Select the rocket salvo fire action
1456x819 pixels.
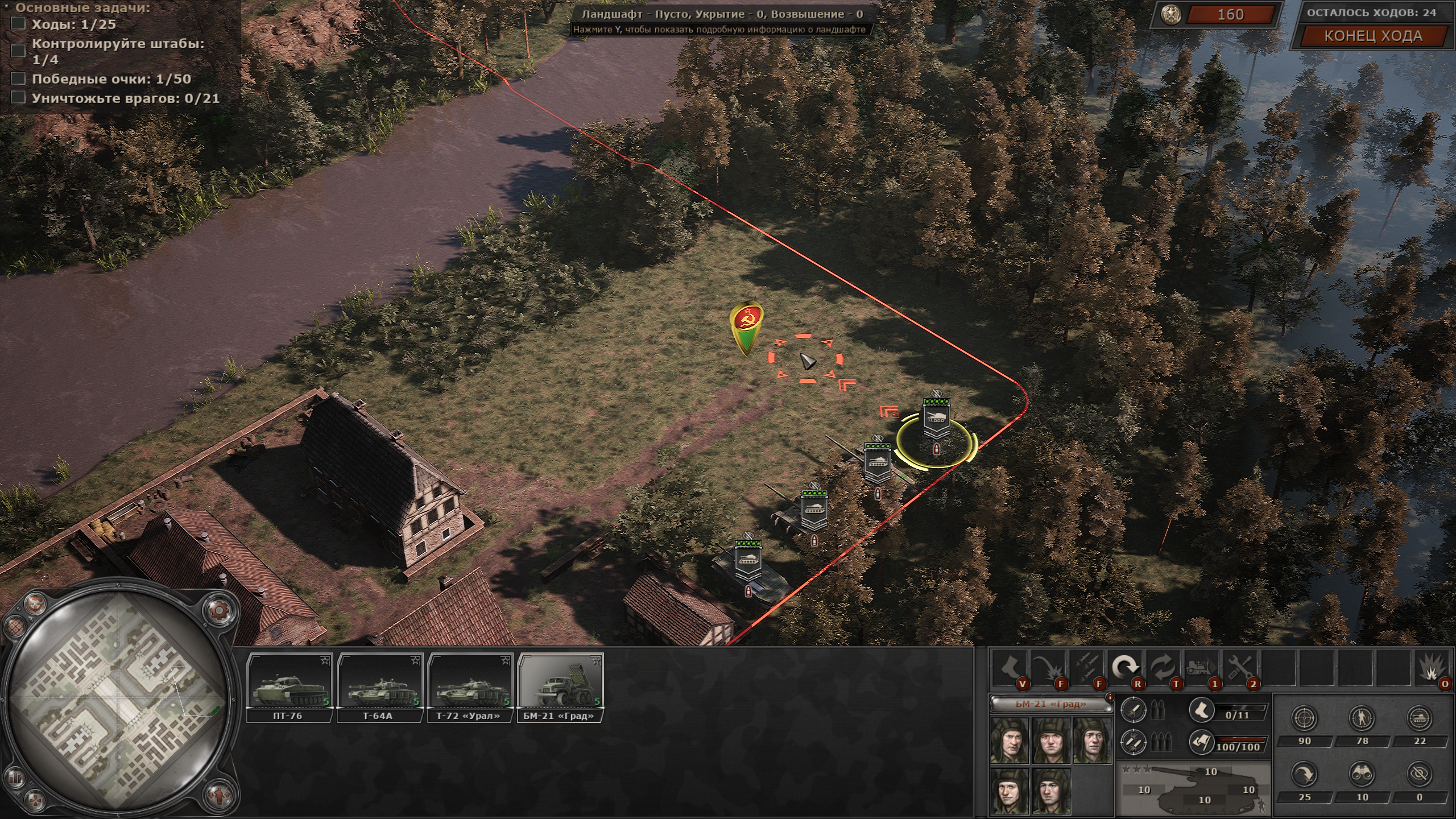1087,667
